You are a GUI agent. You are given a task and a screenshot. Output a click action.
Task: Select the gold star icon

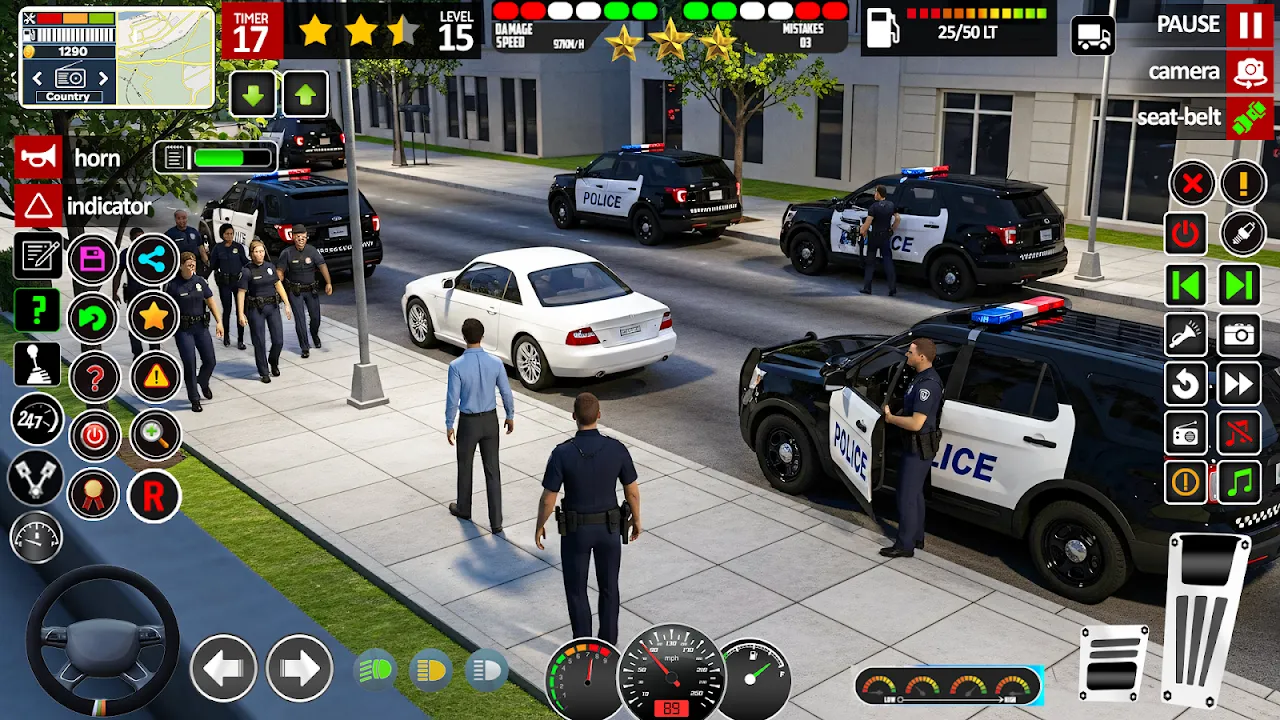tap(153, 317)
